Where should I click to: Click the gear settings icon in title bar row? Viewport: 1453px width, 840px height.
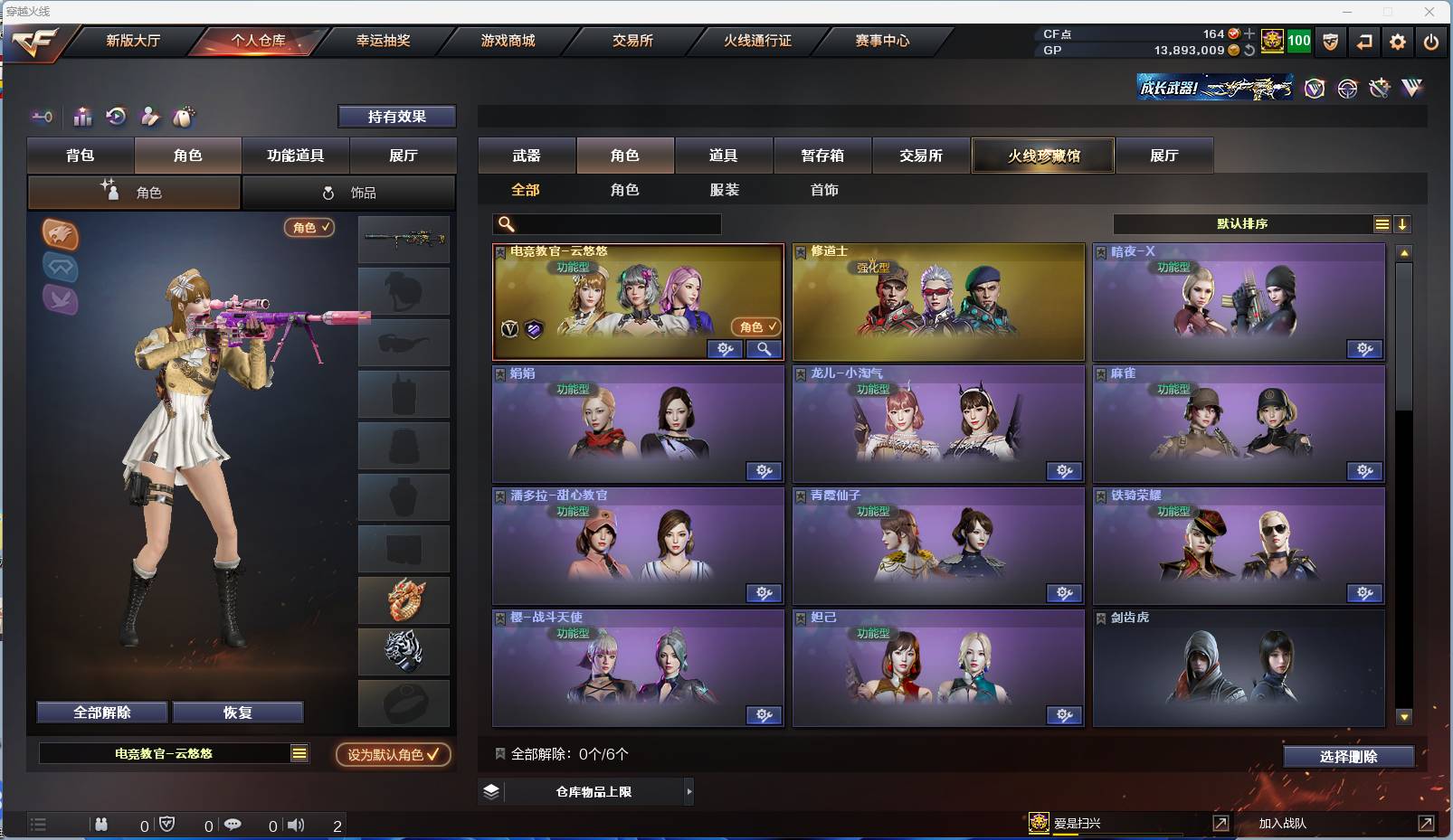coord(1398,41)
